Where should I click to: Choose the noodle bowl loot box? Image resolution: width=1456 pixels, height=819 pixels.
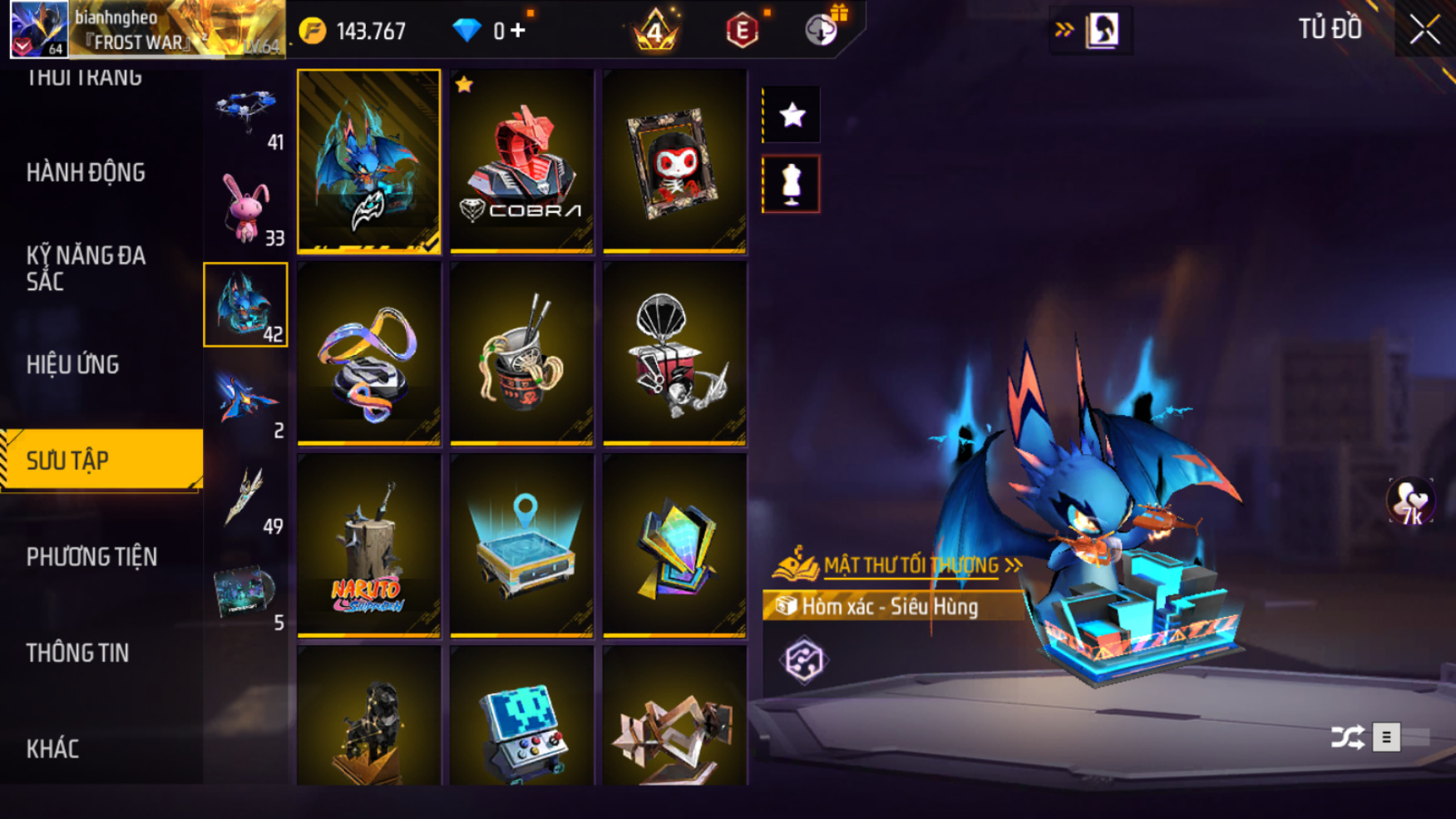[521, 353]
